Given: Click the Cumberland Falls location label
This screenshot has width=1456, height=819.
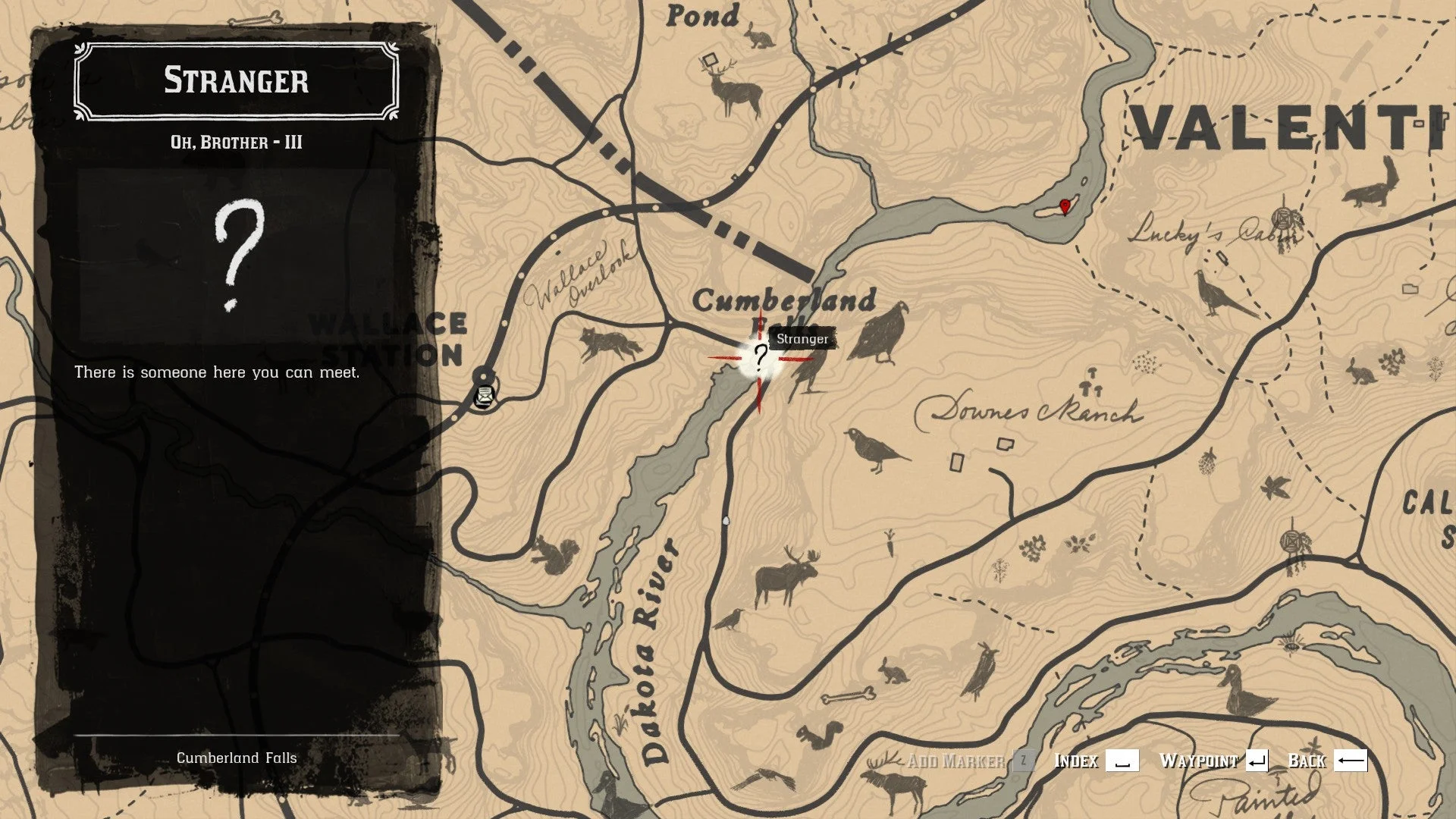Looking at the screenshot, I should click(237, 757).
